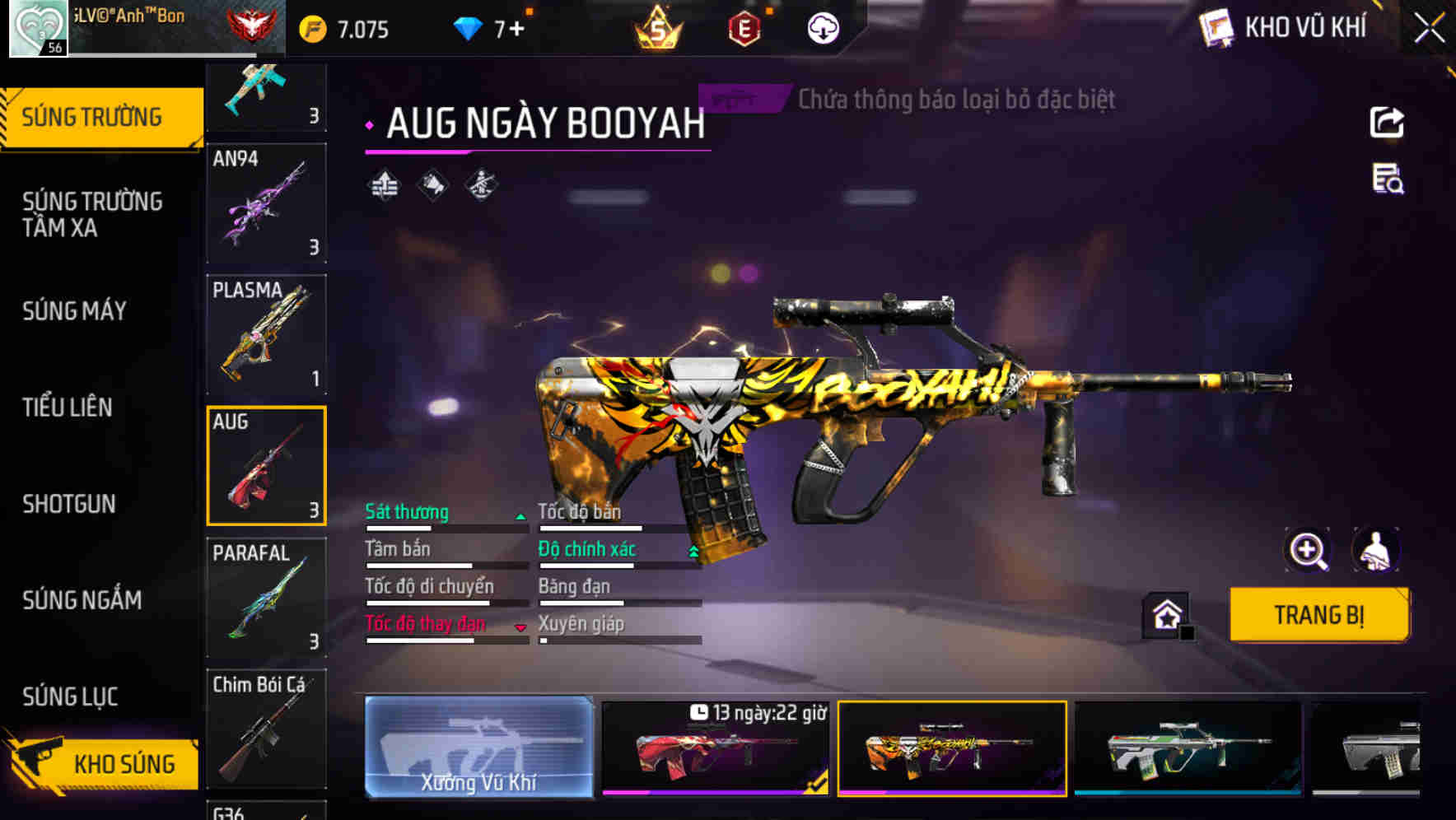1456x820 pixels.
Task: Close the weapon armory screen
Action: pyautogui.click(x=1429, y=29)
